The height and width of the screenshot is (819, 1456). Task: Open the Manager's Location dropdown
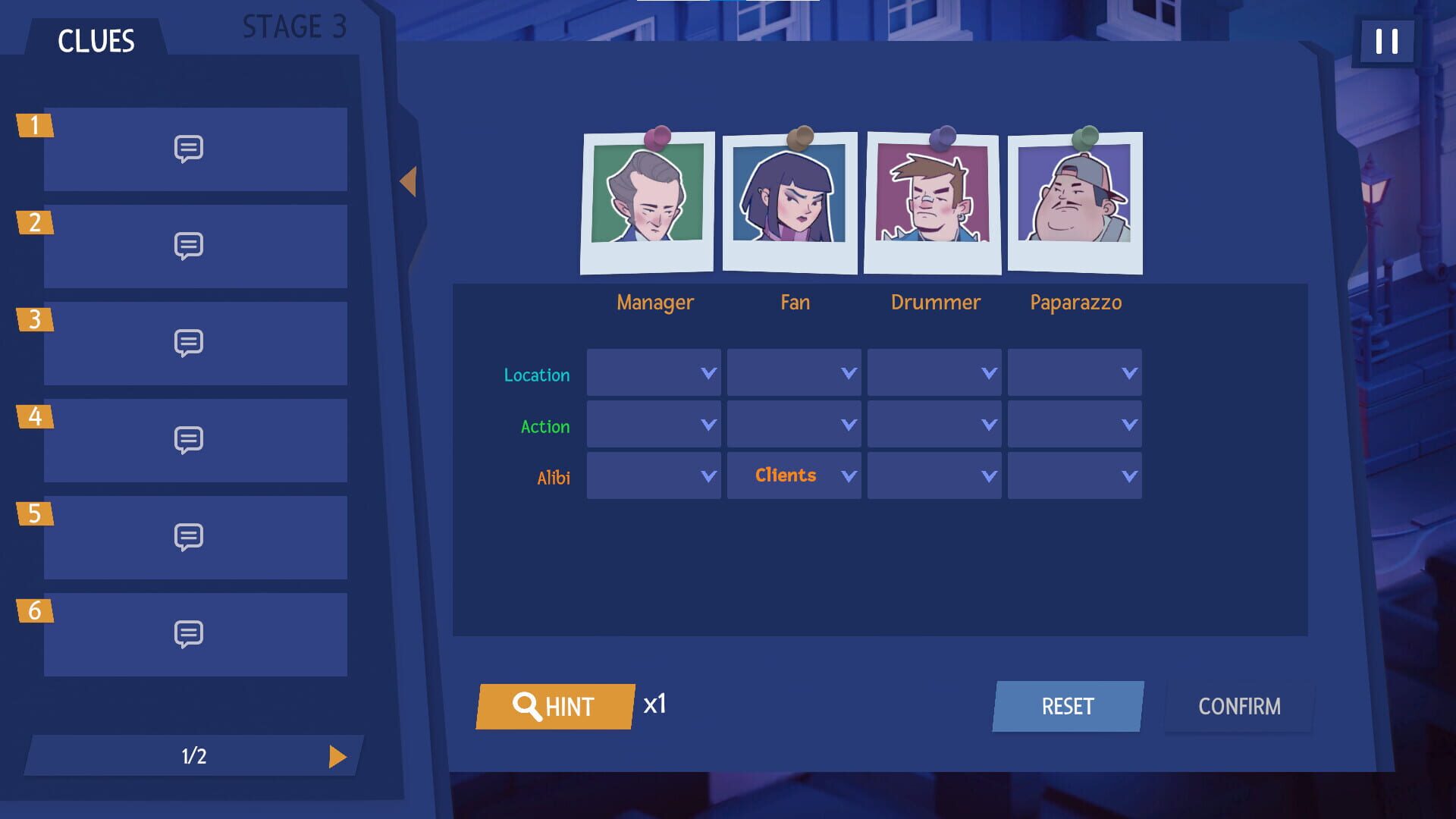(654, 372)
